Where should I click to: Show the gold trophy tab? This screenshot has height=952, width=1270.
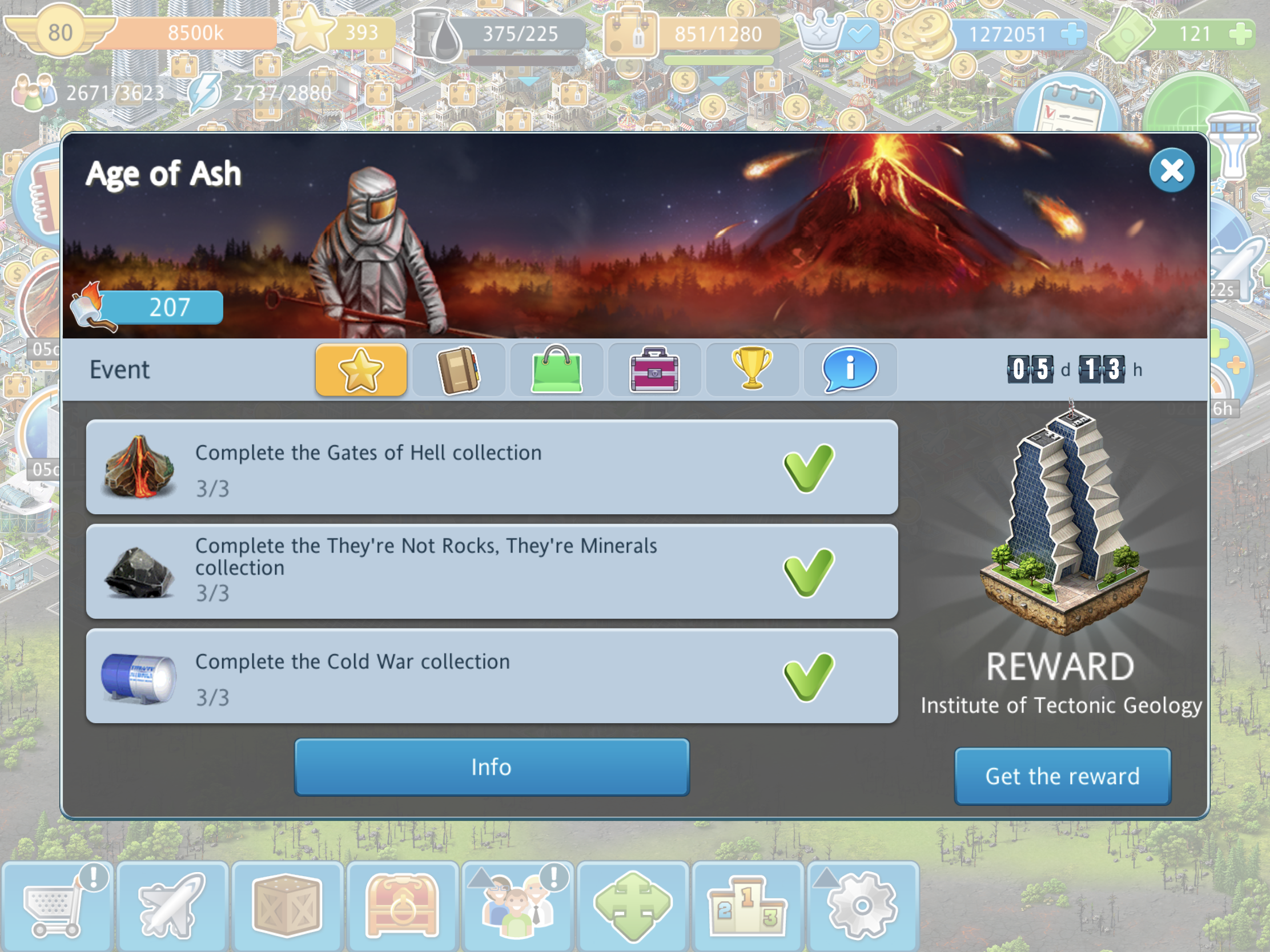click(x=752, y=370)
